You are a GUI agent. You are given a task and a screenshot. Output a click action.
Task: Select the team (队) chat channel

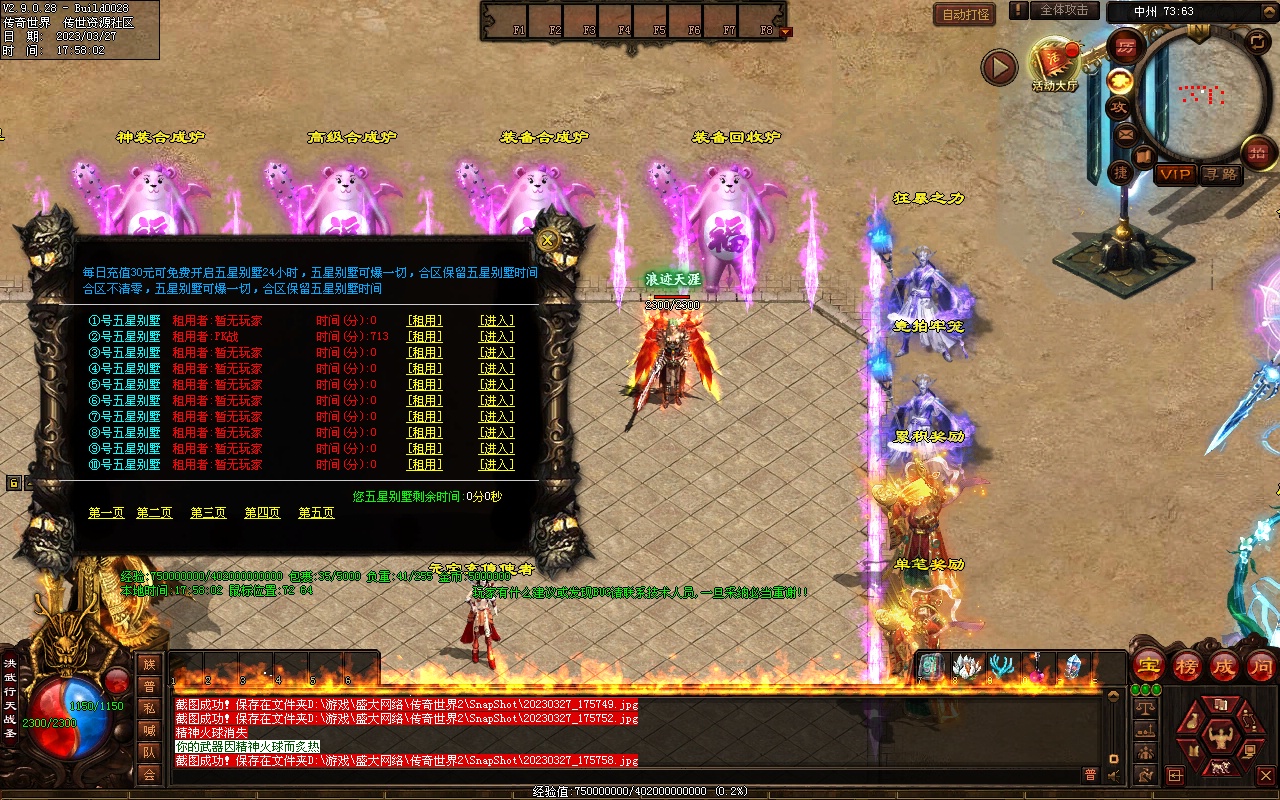tap(149, 752)
